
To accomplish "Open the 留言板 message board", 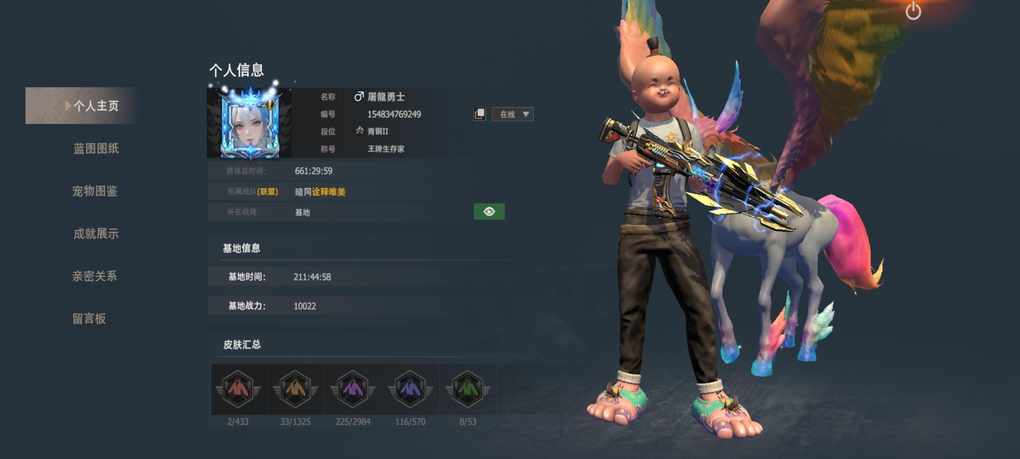I will point(89,318).
